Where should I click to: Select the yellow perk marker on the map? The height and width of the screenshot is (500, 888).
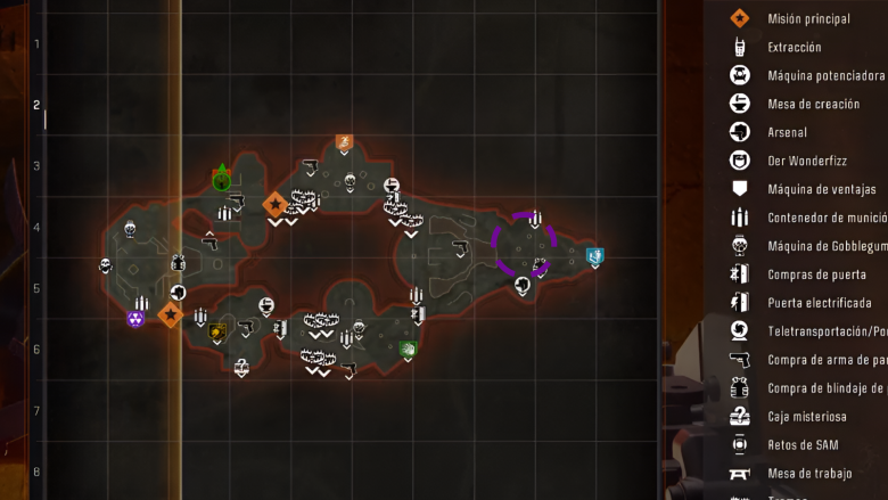218,331
